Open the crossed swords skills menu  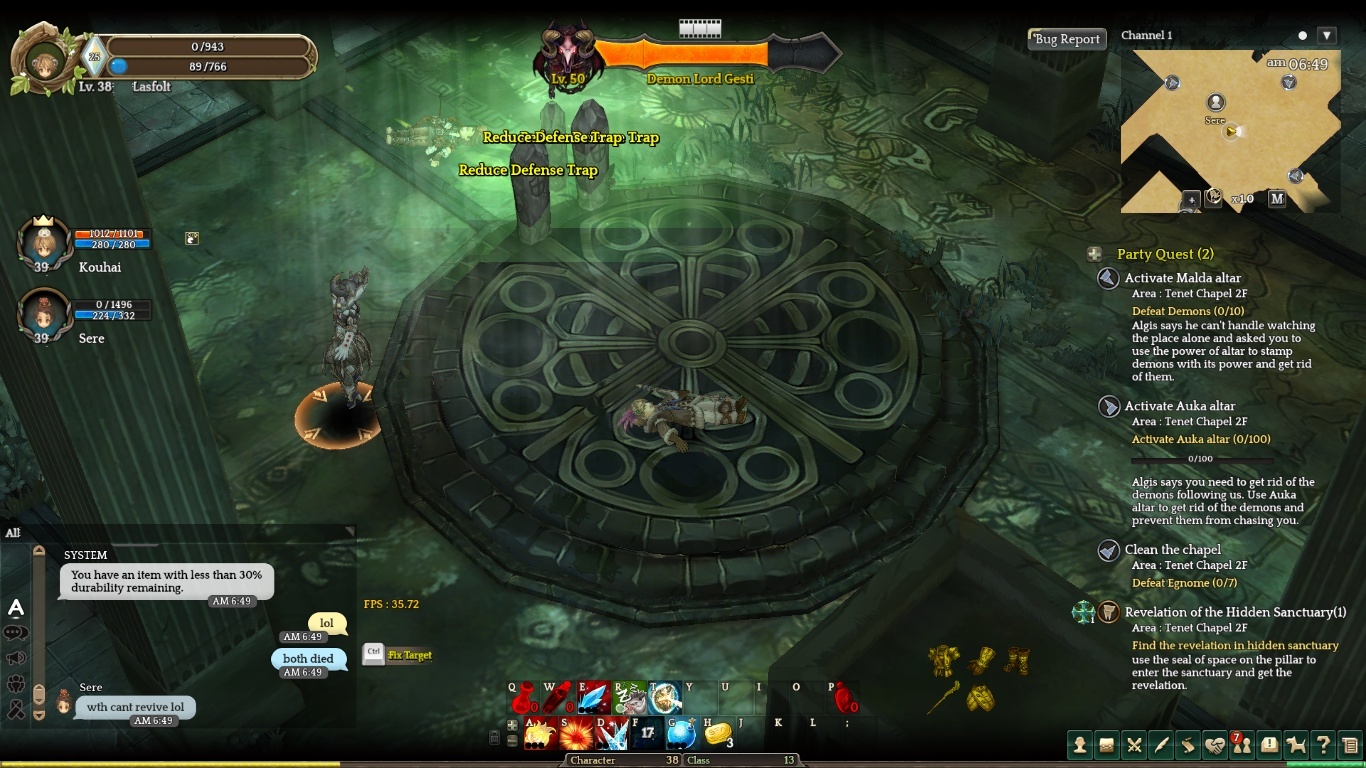(x=1134, y=744)
